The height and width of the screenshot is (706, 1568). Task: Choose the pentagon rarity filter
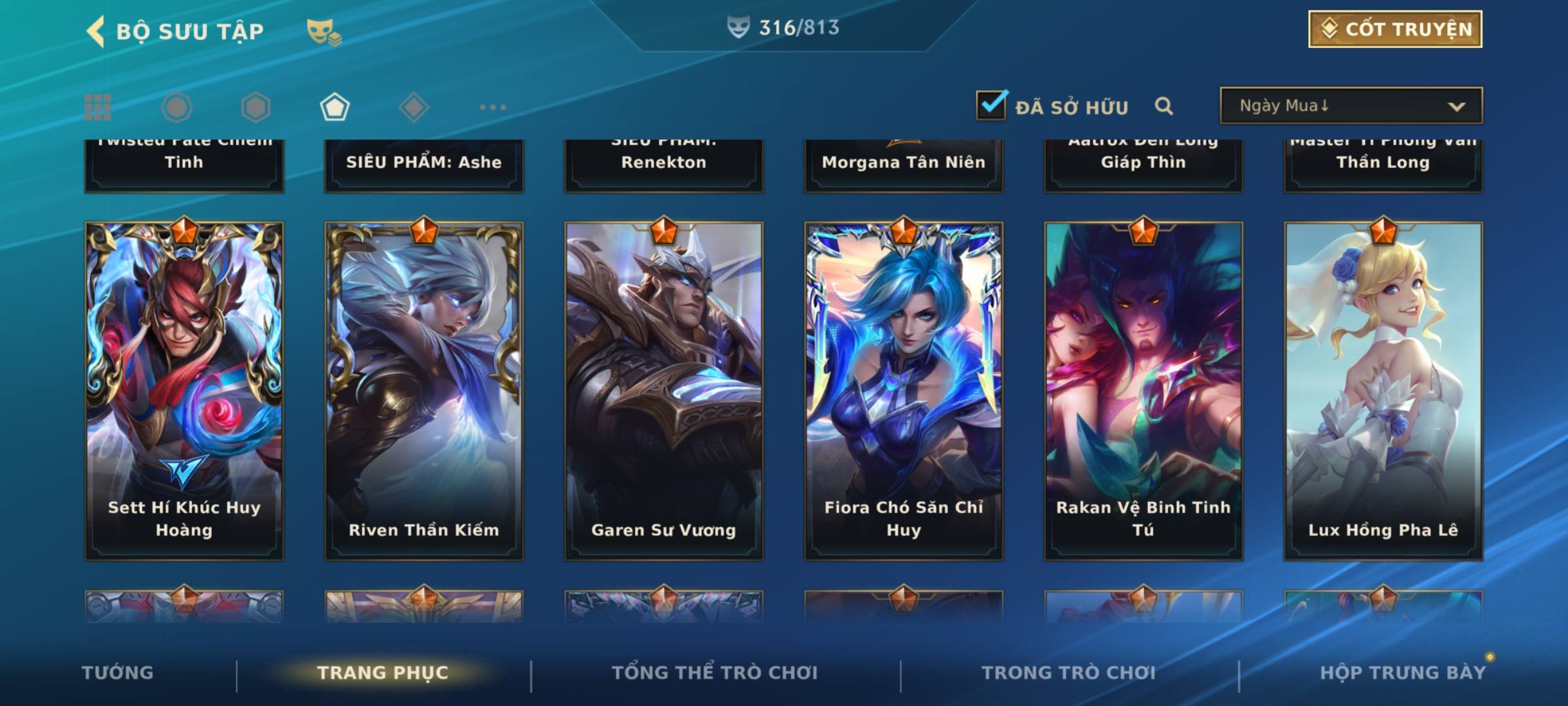coord(335,107)
